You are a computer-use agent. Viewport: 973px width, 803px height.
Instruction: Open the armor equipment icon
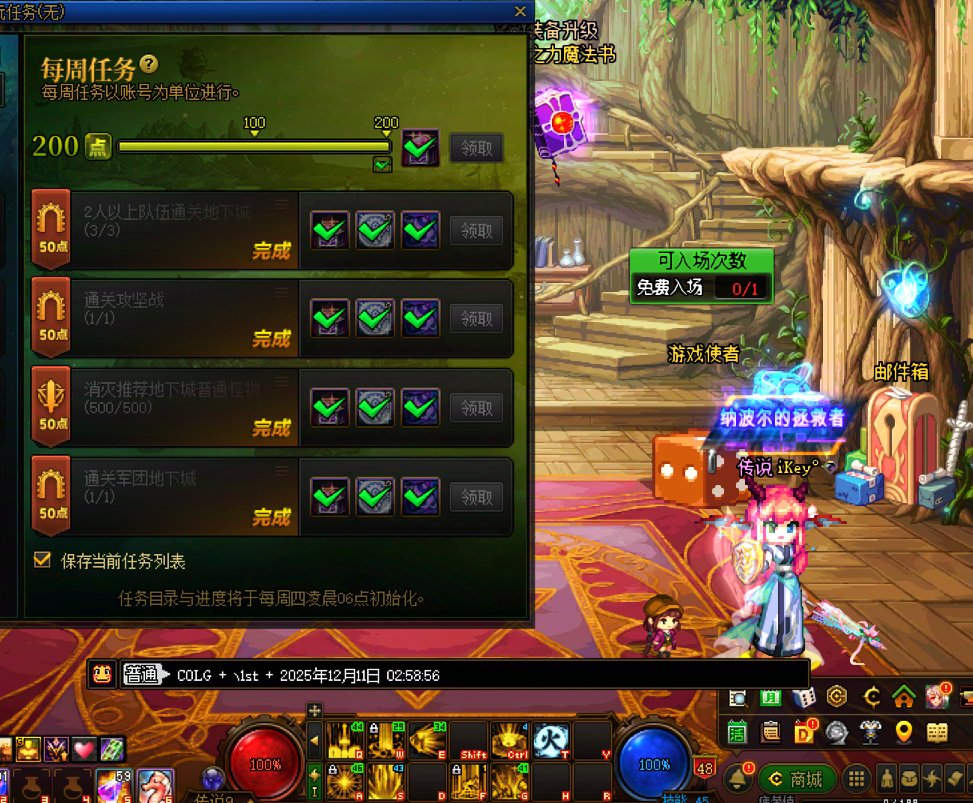tap(870, 732)
